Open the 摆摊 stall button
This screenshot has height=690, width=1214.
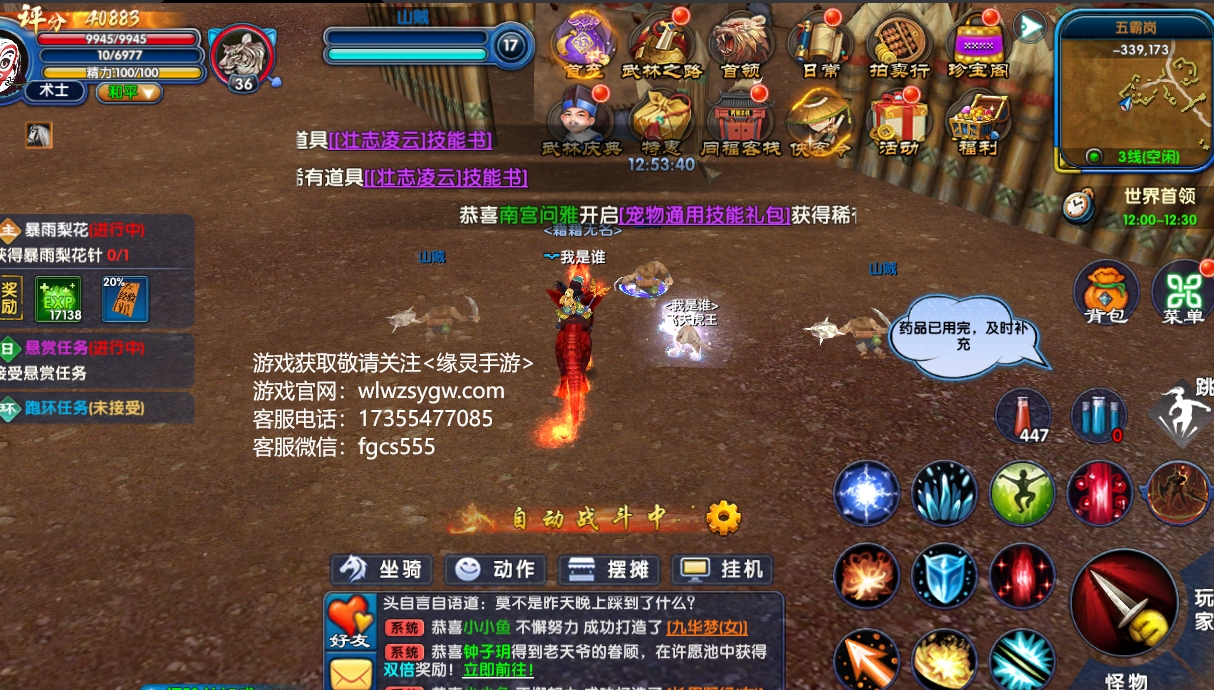(x=610, y=570)
